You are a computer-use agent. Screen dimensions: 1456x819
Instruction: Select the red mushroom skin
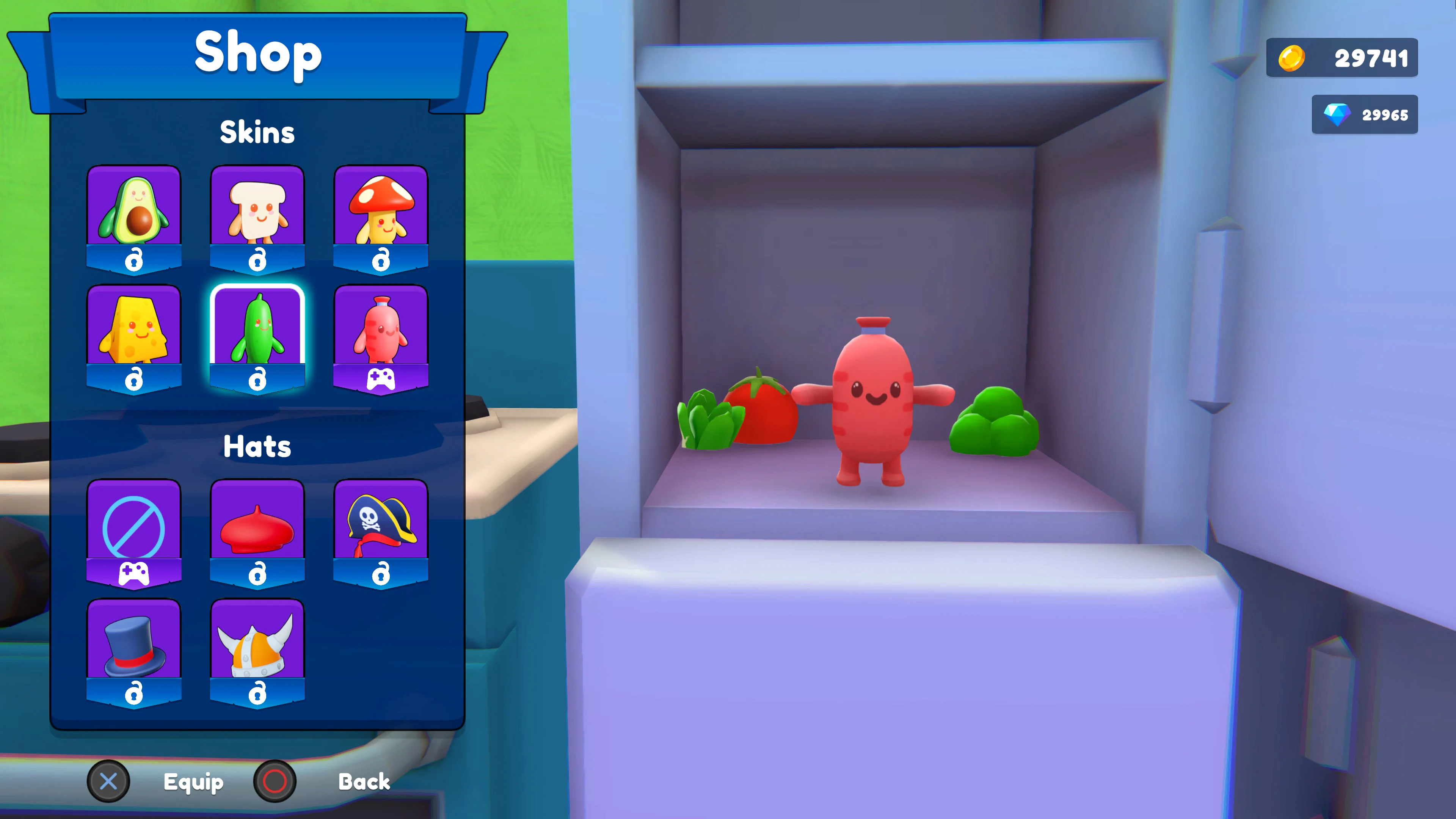click(x=381, y=212)
